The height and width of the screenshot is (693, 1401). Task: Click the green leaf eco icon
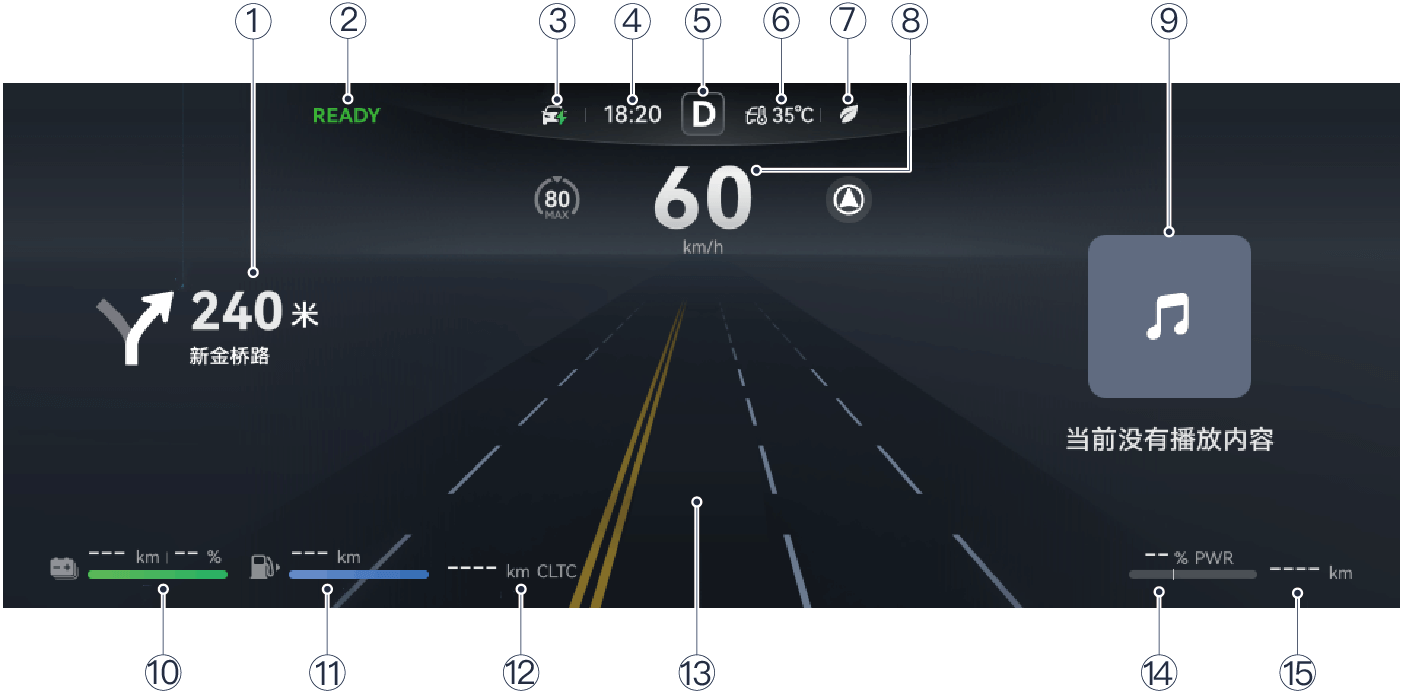[847, 114]
